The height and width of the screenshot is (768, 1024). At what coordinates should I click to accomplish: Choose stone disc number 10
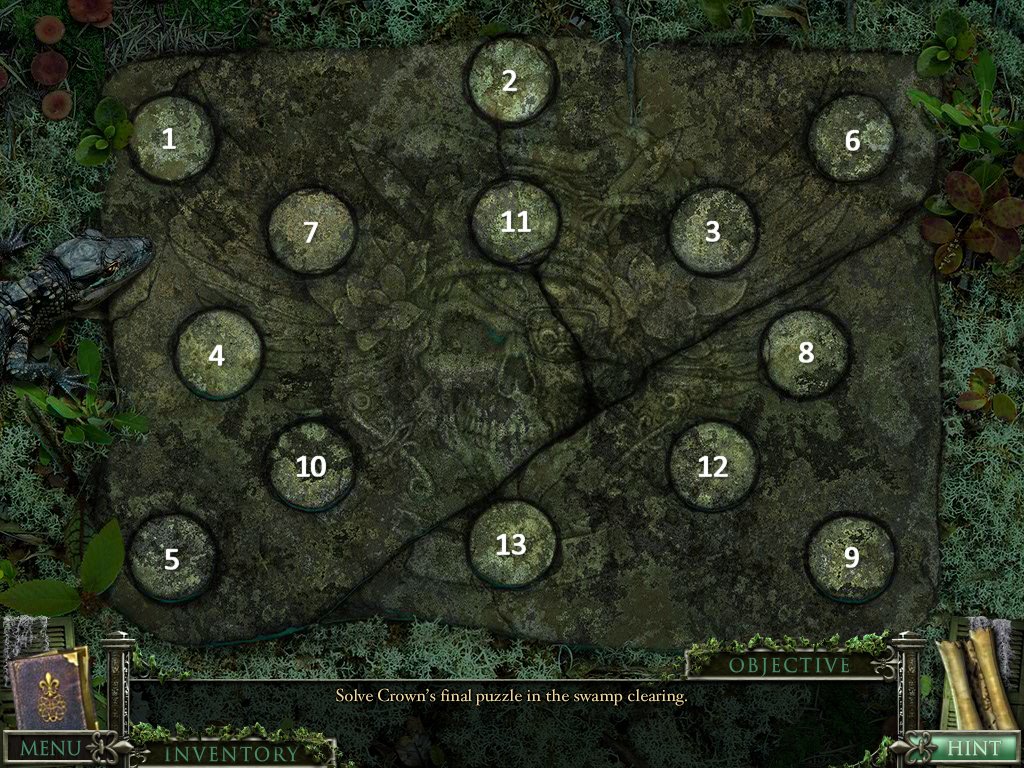pos(311,465)
